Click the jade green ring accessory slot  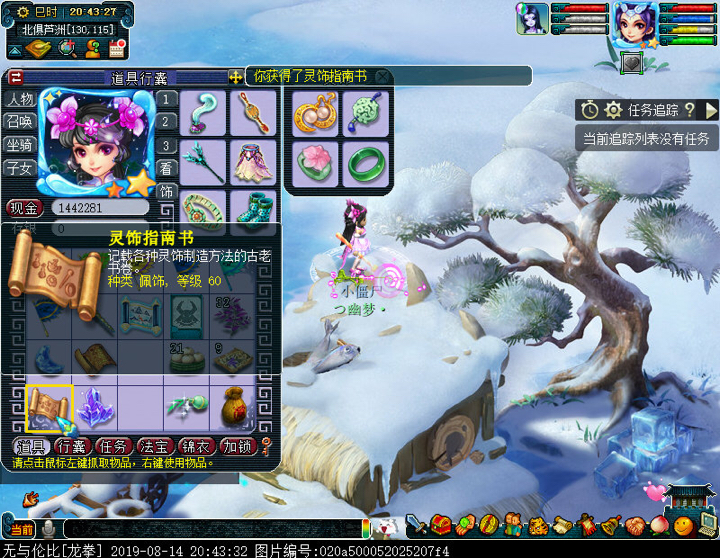tap(366, 161)
